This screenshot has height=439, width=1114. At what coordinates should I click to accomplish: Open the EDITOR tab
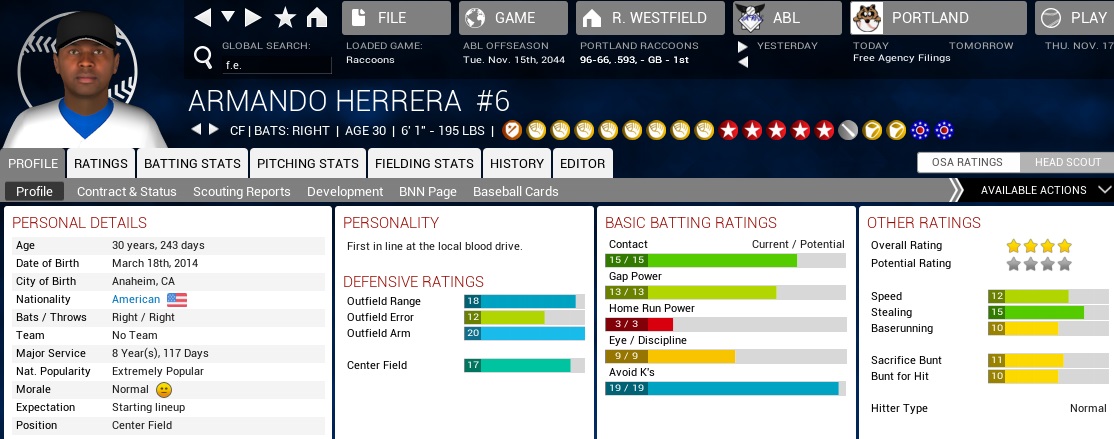pos(582,163)
